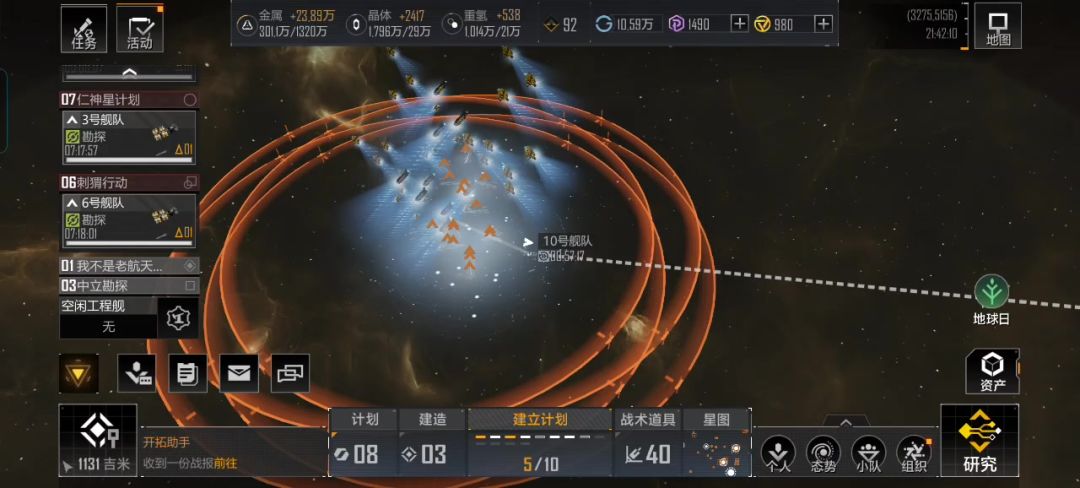Open the 组织 organization menu
This screenshot has height=488, width=1080.
point(914,452)
